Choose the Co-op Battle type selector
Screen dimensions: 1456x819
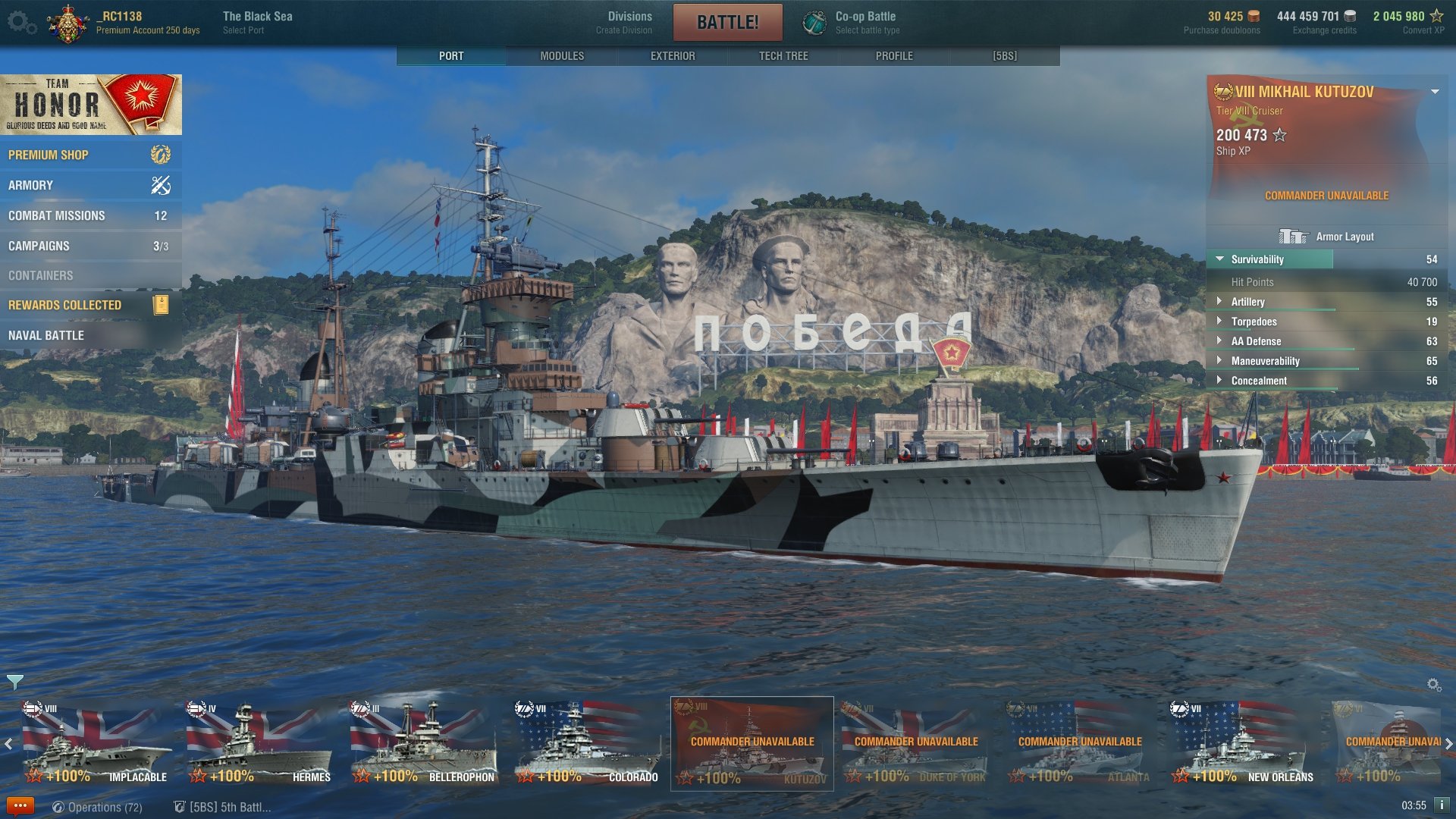[867, 22]
